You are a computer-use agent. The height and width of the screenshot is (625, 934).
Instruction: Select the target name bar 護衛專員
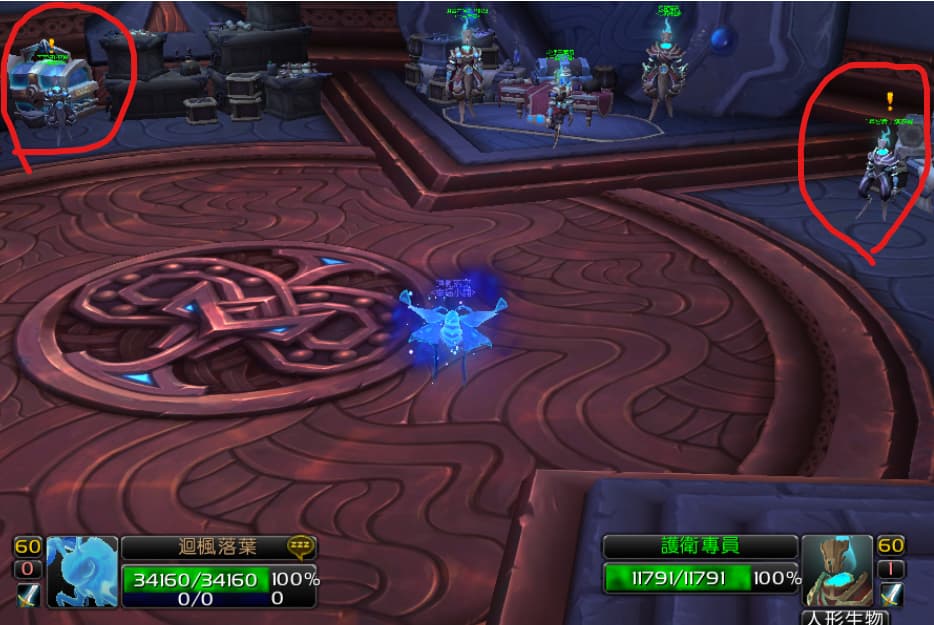[x=700, y=547]
